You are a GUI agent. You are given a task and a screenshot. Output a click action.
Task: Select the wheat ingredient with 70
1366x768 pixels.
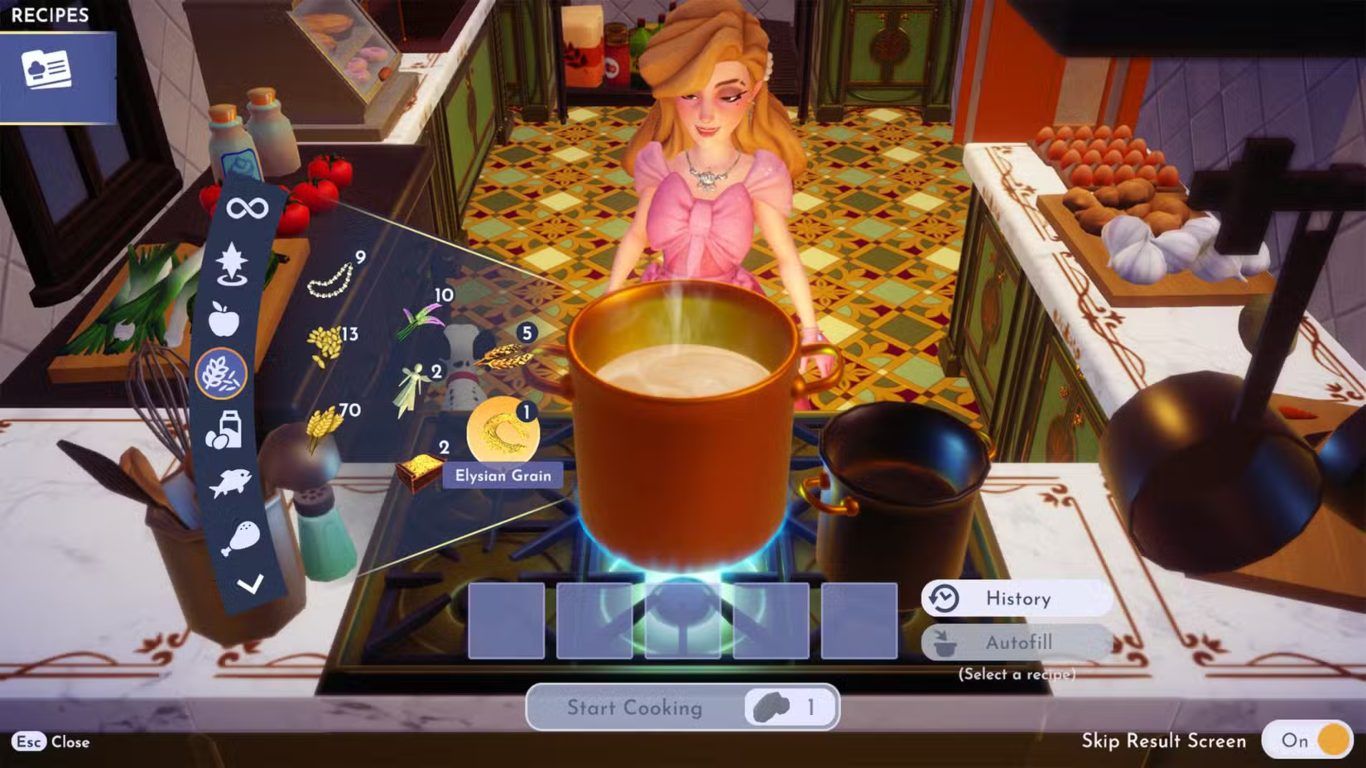pyautogui.click(x=323, y=426)
